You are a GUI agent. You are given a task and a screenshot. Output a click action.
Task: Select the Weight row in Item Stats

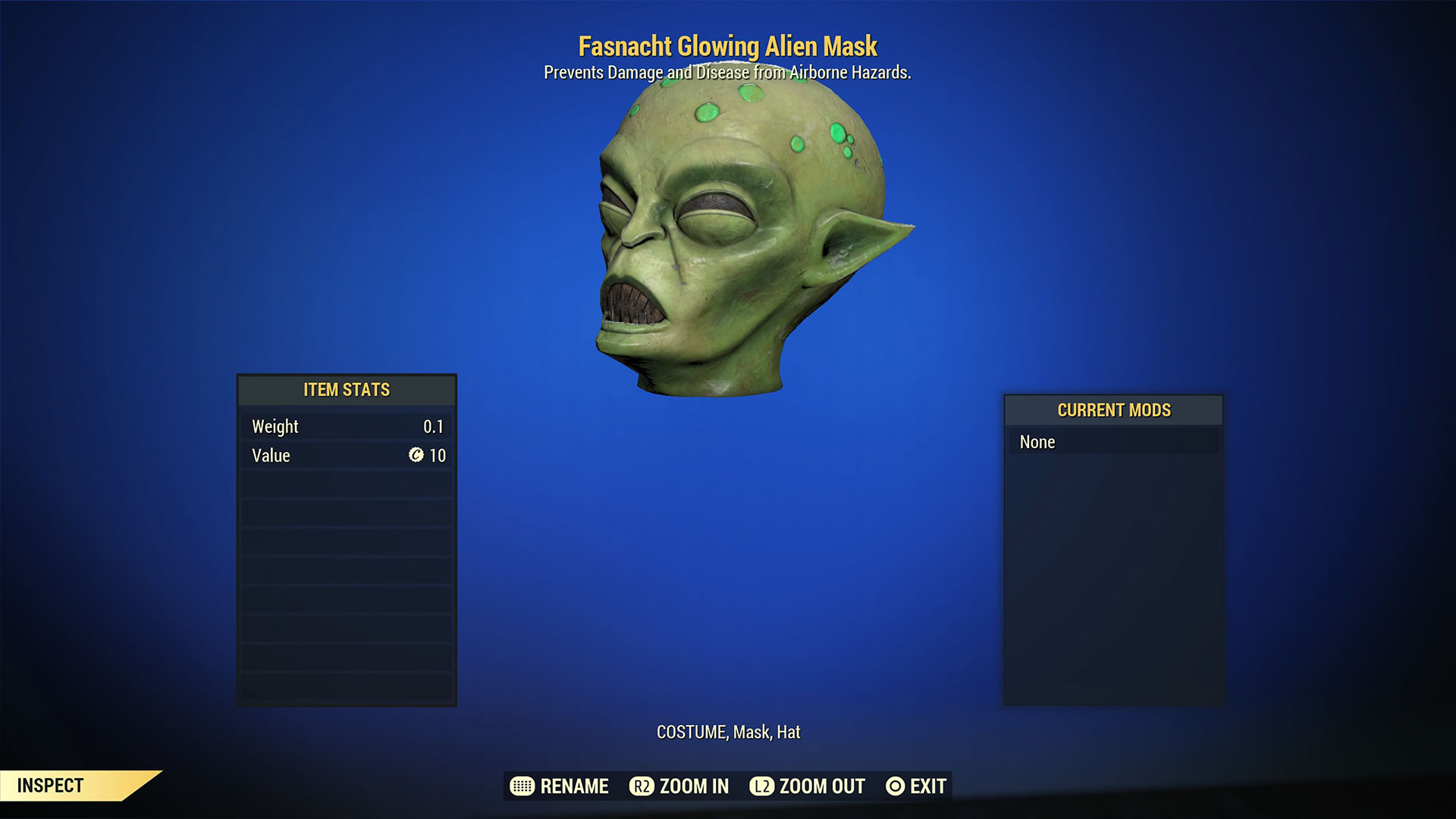pyautogui.click(x=346, y=426)
